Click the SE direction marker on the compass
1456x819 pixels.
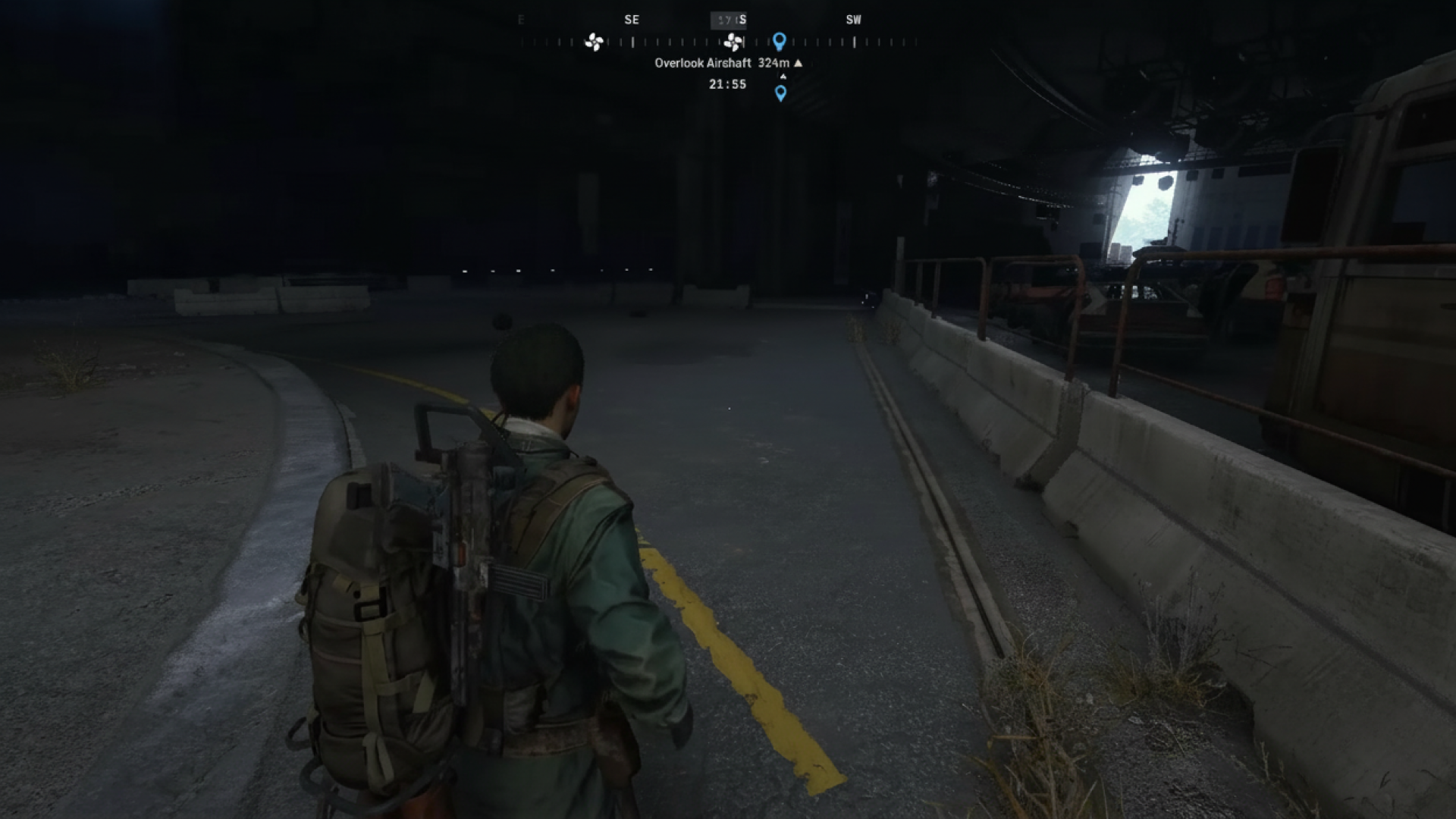[x=632, y=20]
